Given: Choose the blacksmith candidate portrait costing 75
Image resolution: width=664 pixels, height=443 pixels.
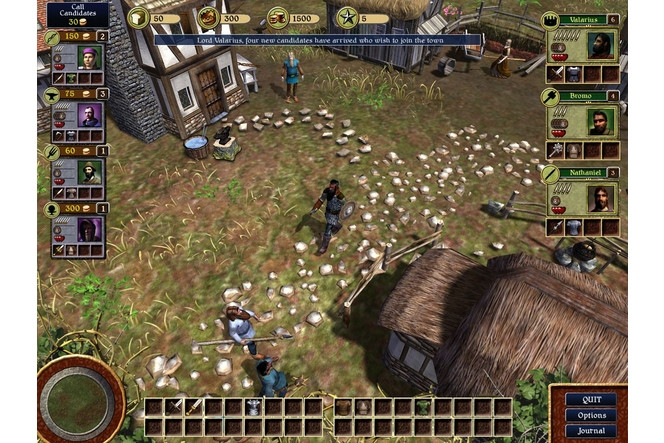Looking at the screenshot, I should pyautogui.click(x=90, y=114).
